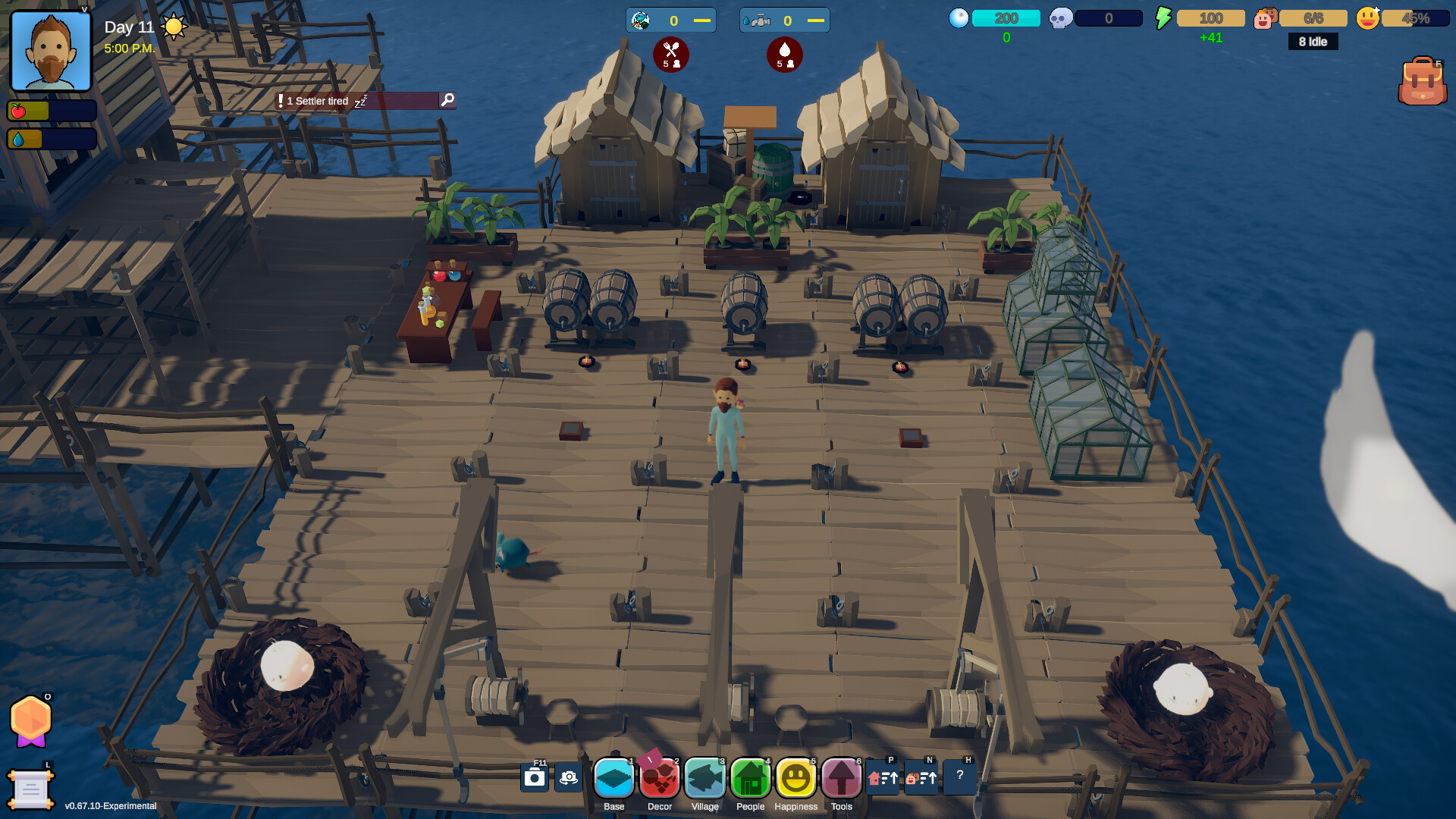Open the Tools menu
Screen dimensions: 1456x819
click(x=842, y=777)
